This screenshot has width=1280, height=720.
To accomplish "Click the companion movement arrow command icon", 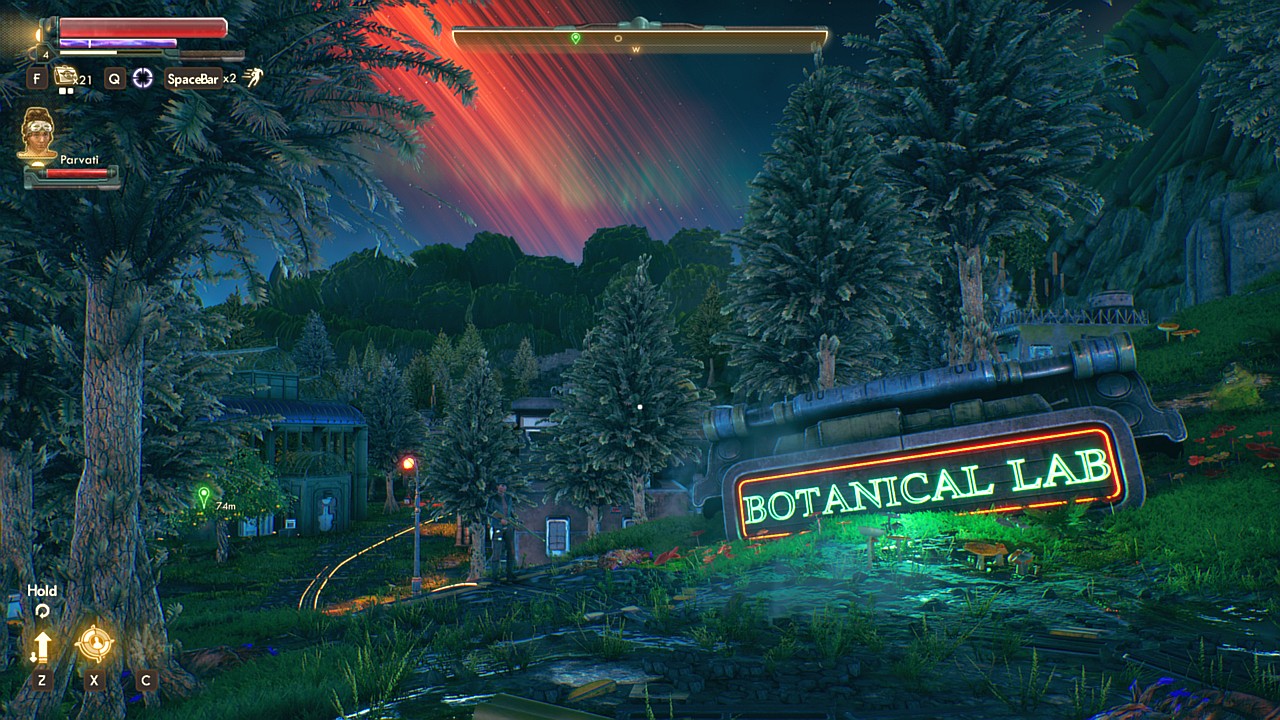I will (x=41, y=647).
